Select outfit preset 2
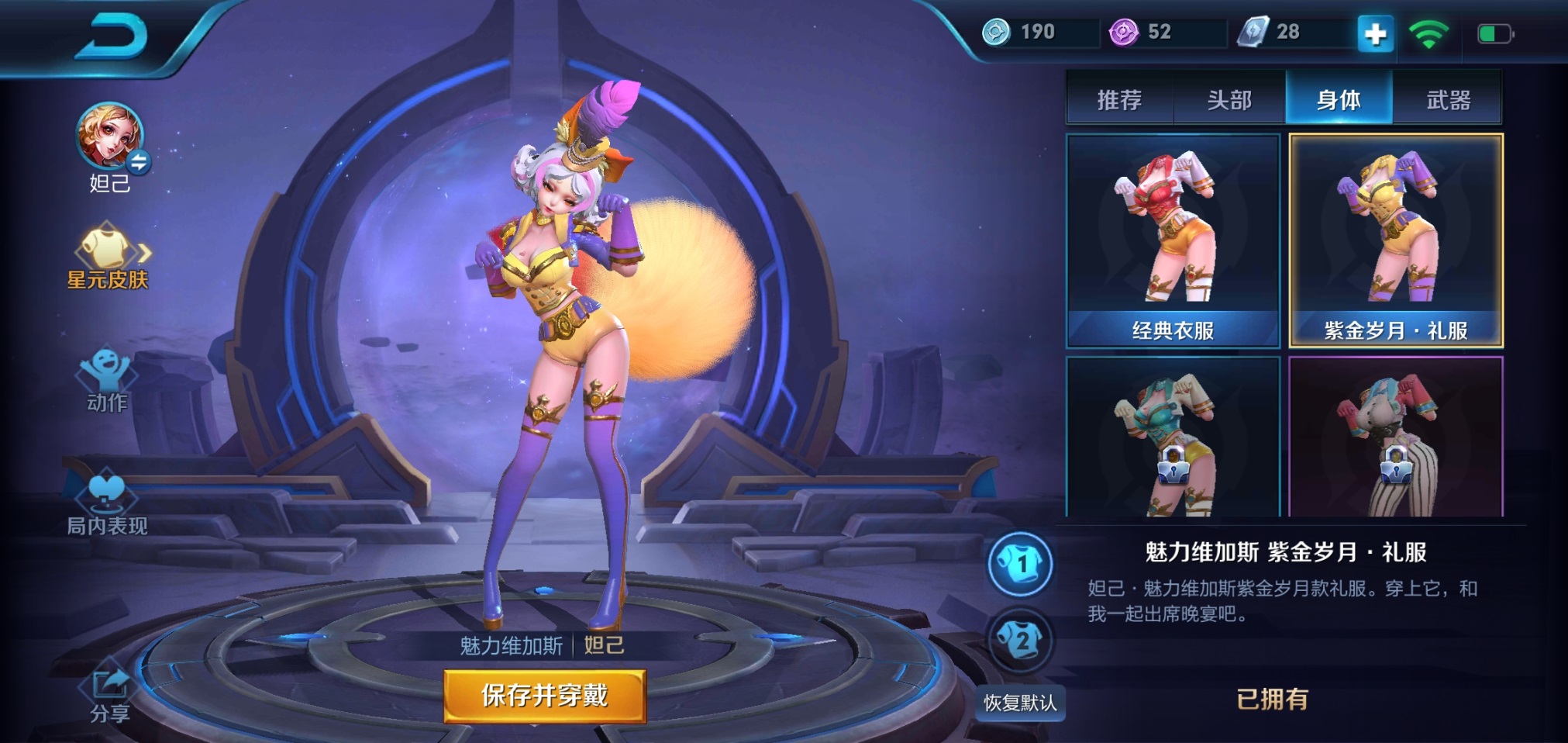Screen dimensions: 1568x743 1020,641
